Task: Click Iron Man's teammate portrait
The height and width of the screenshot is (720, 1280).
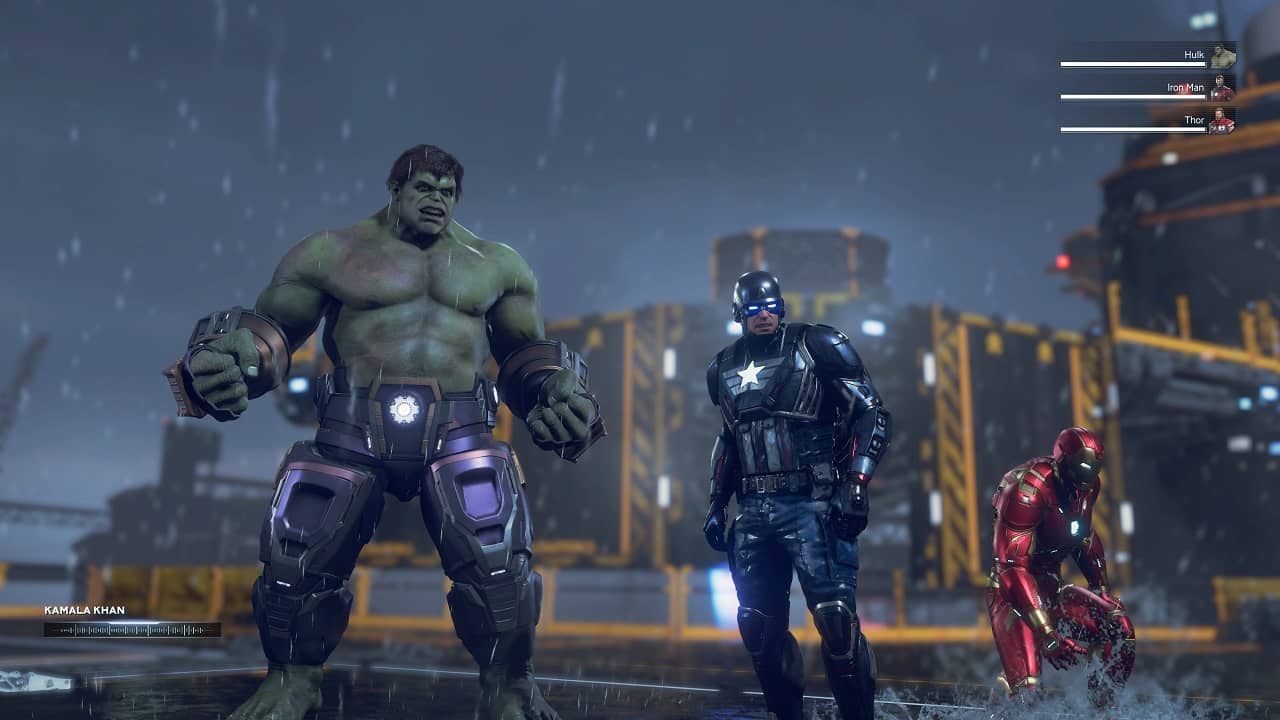Action: point(1222,89)
